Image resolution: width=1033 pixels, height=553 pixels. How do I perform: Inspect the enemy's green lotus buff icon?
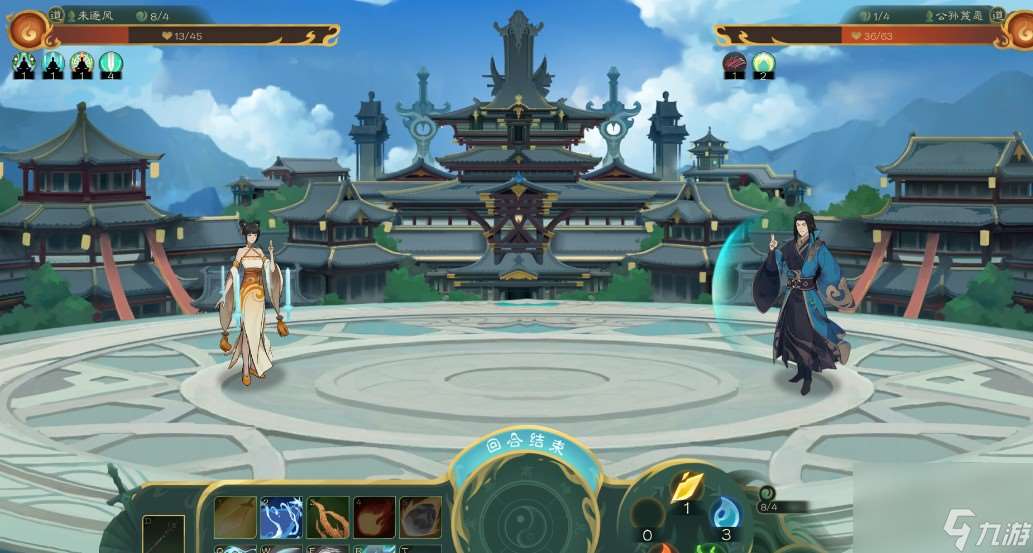[764, 64]
